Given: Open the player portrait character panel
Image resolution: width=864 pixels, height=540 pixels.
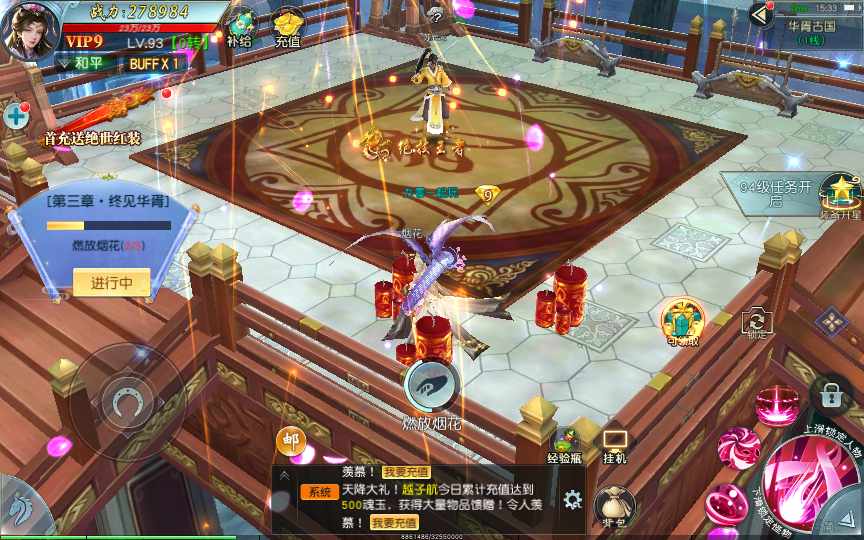Looking at the screenshot, I should pyautogui.click(x=31, y=30).
